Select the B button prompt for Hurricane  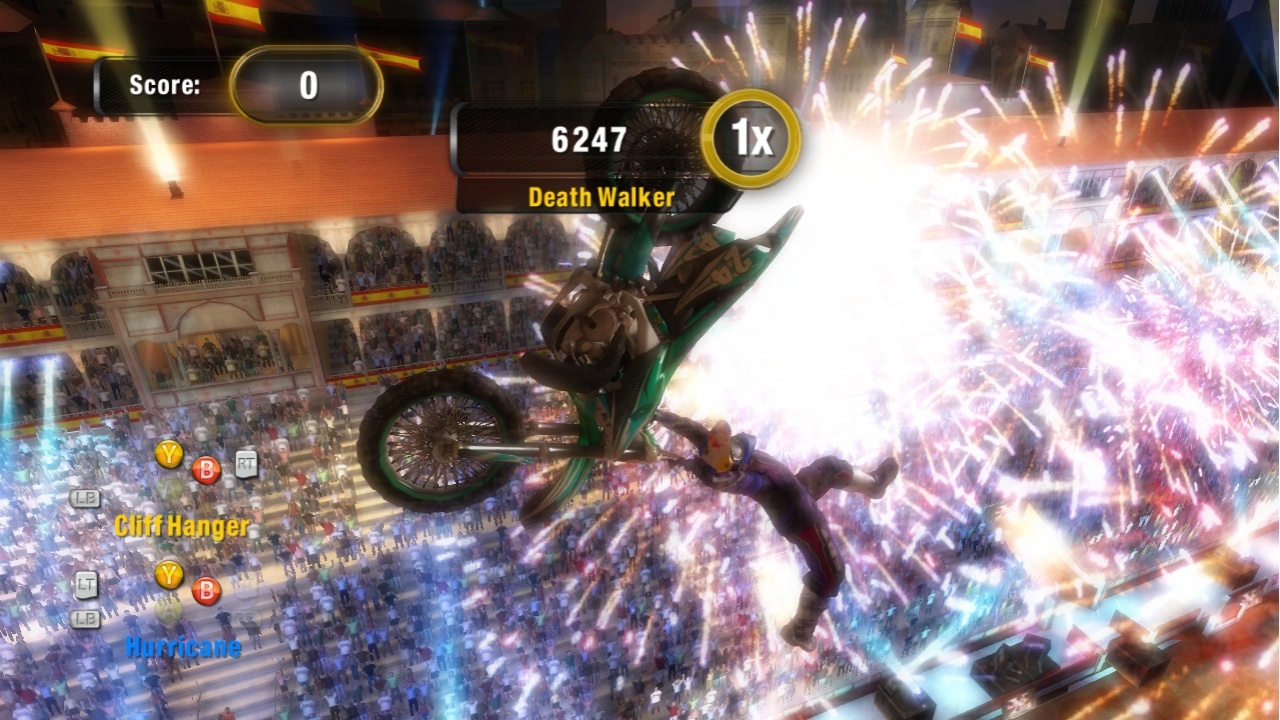point(205,590)
